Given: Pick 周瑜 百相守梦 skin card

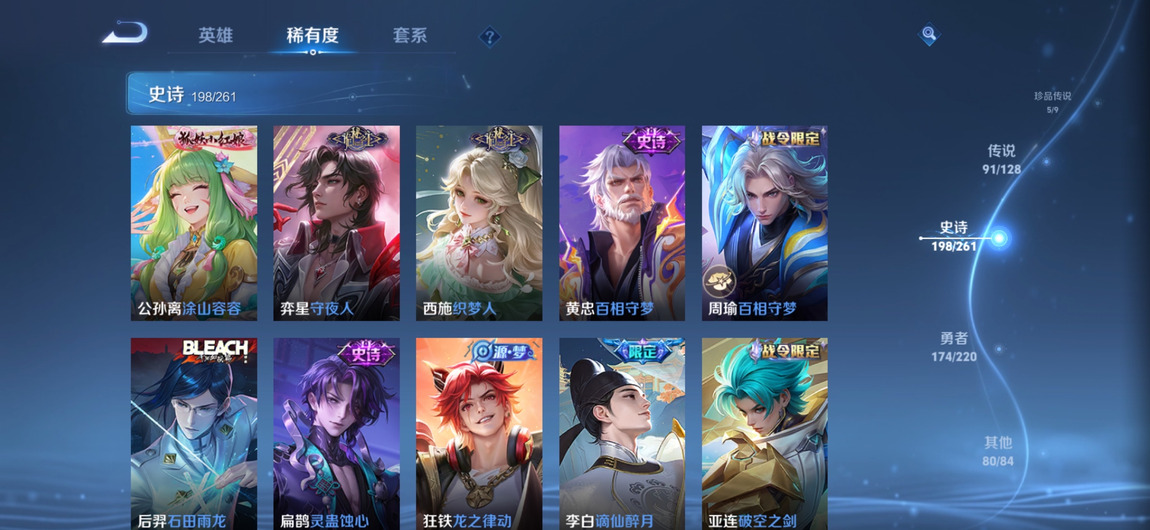Looking at the screenshot, I should click(764, 222).
